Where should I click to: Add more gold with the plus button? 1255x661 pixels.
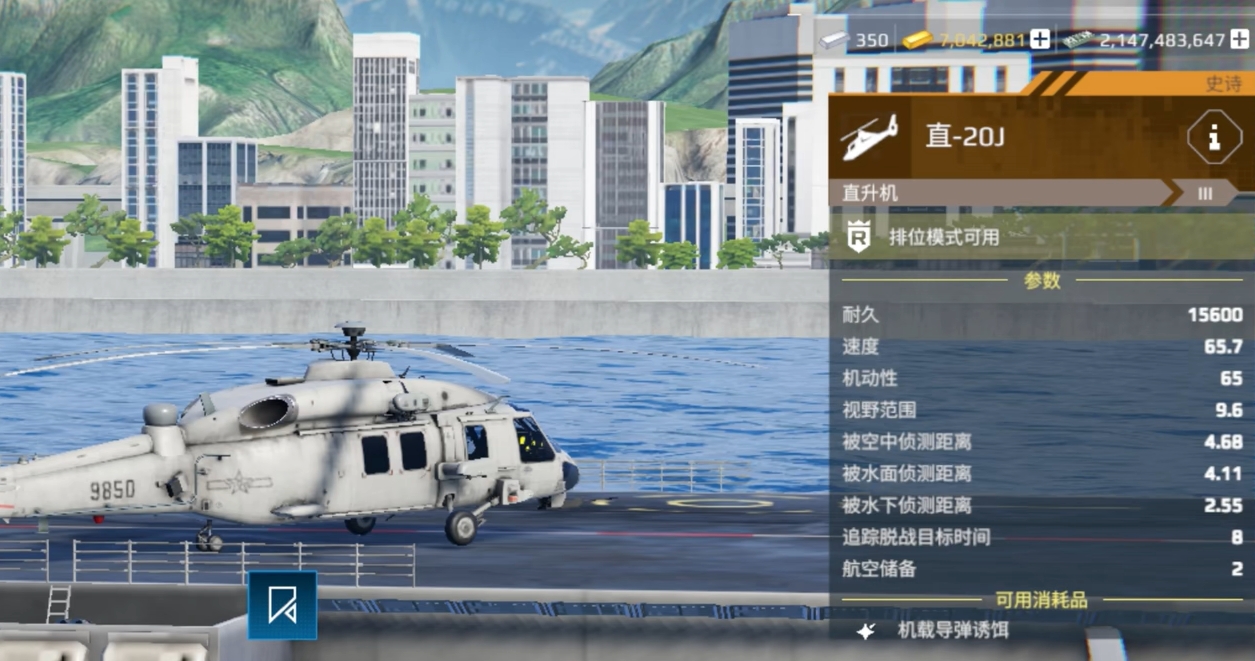1040,40
